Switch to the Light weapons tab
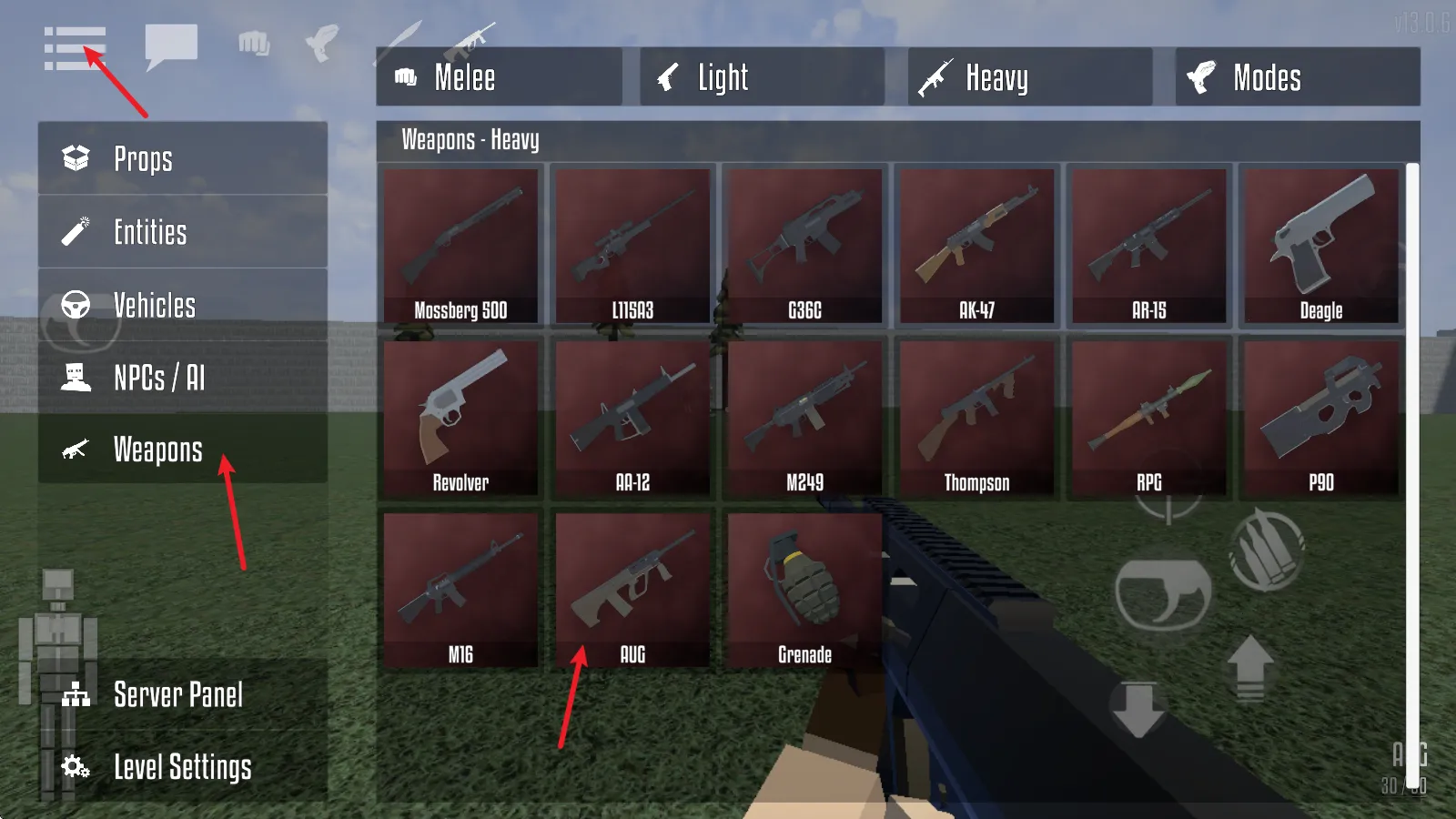This screenshot has height=819, width=1456. (x=762, y=77)
